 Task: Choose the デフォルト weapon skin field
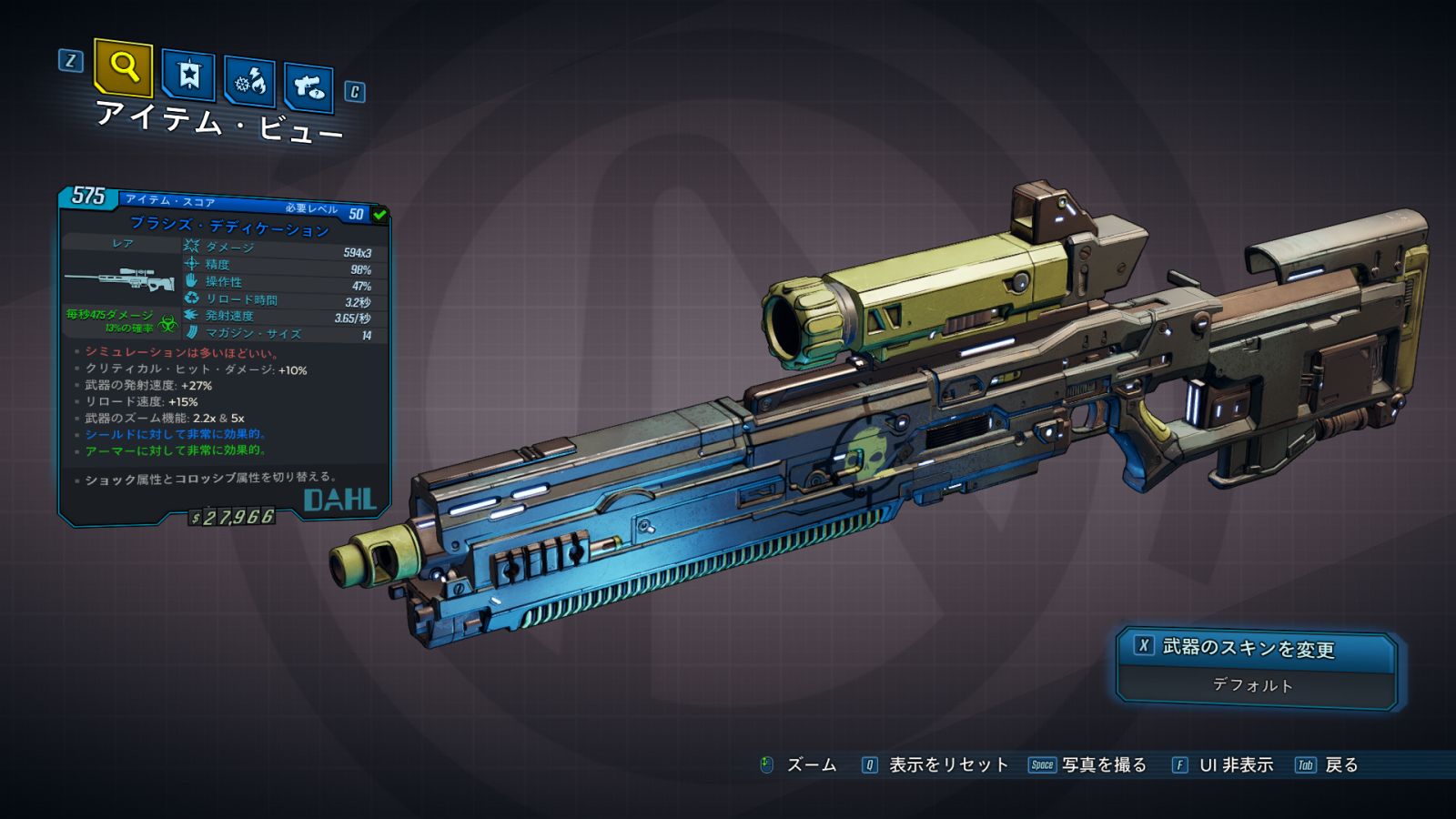[x=1253, y=685]
